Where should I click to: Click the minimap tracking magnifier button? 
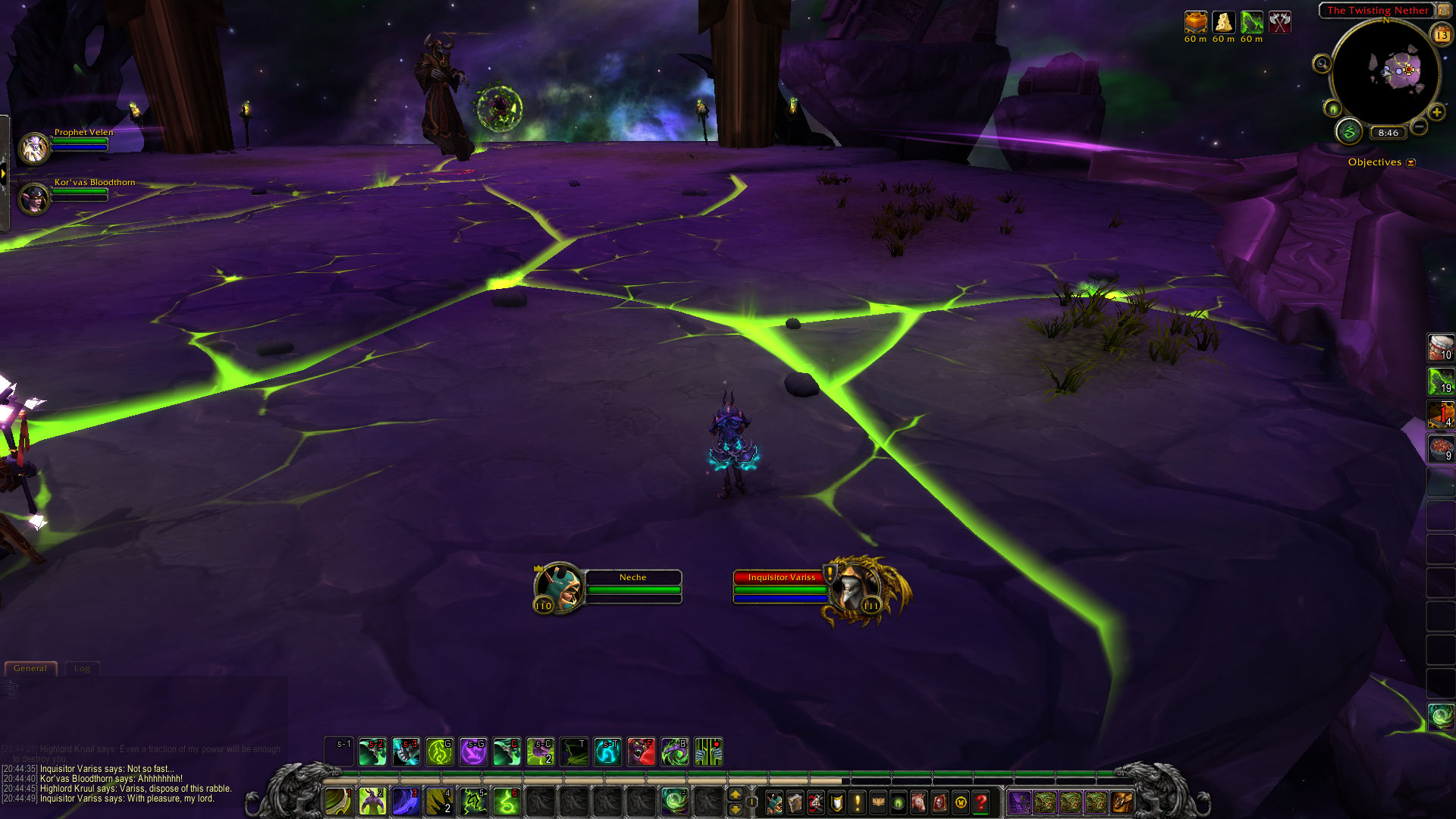tap(1322, 64)
